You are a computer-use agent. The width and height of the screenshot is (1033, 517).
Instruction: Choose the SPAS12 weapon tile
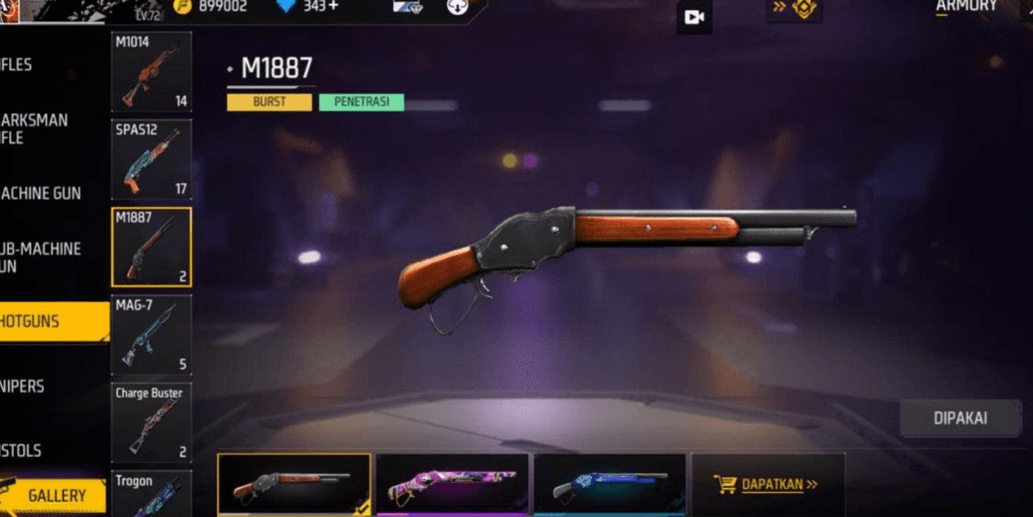point(151,160)
